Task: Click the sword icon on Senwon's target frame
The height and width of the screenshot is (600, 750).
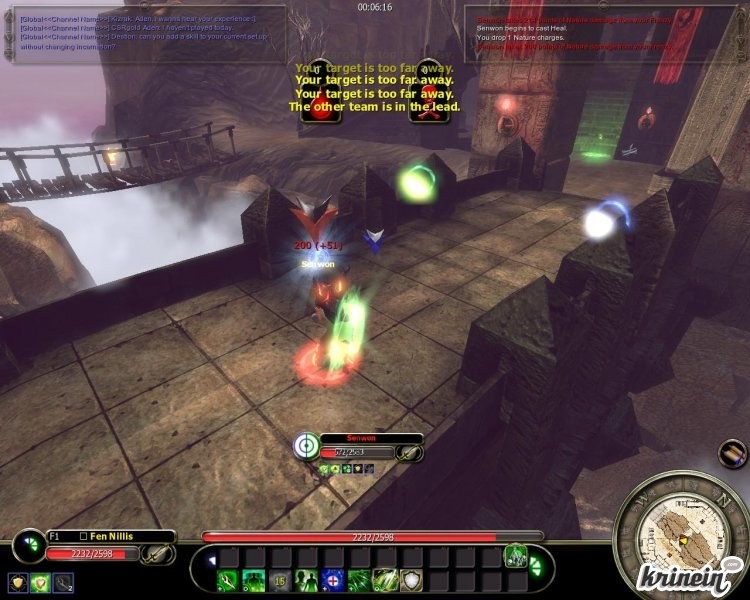Action: [x=411, y=452]
